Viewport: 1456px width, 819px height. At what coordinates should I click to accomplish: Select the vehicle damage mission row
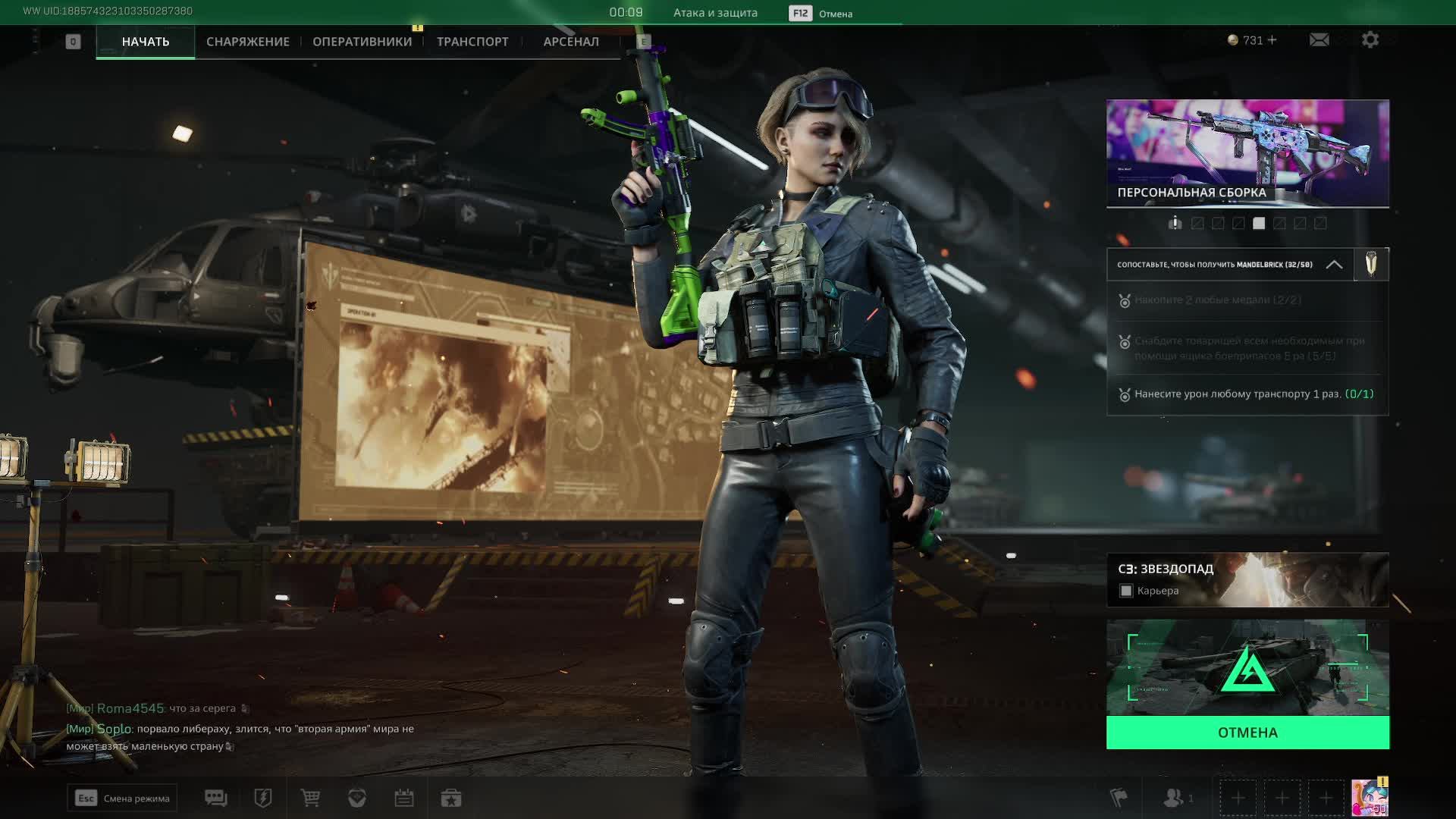pos(1247,394)
